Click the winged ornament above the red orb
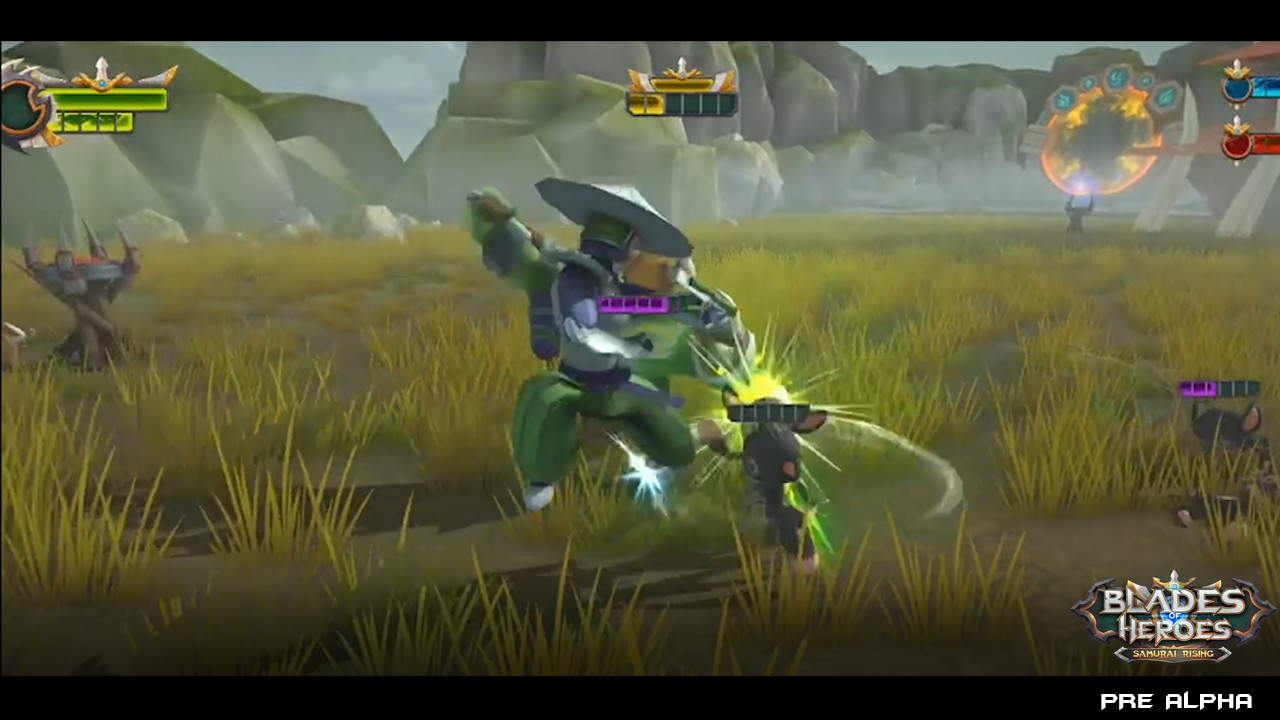This screenshot has height=720, width=1280. point(1237,129)
